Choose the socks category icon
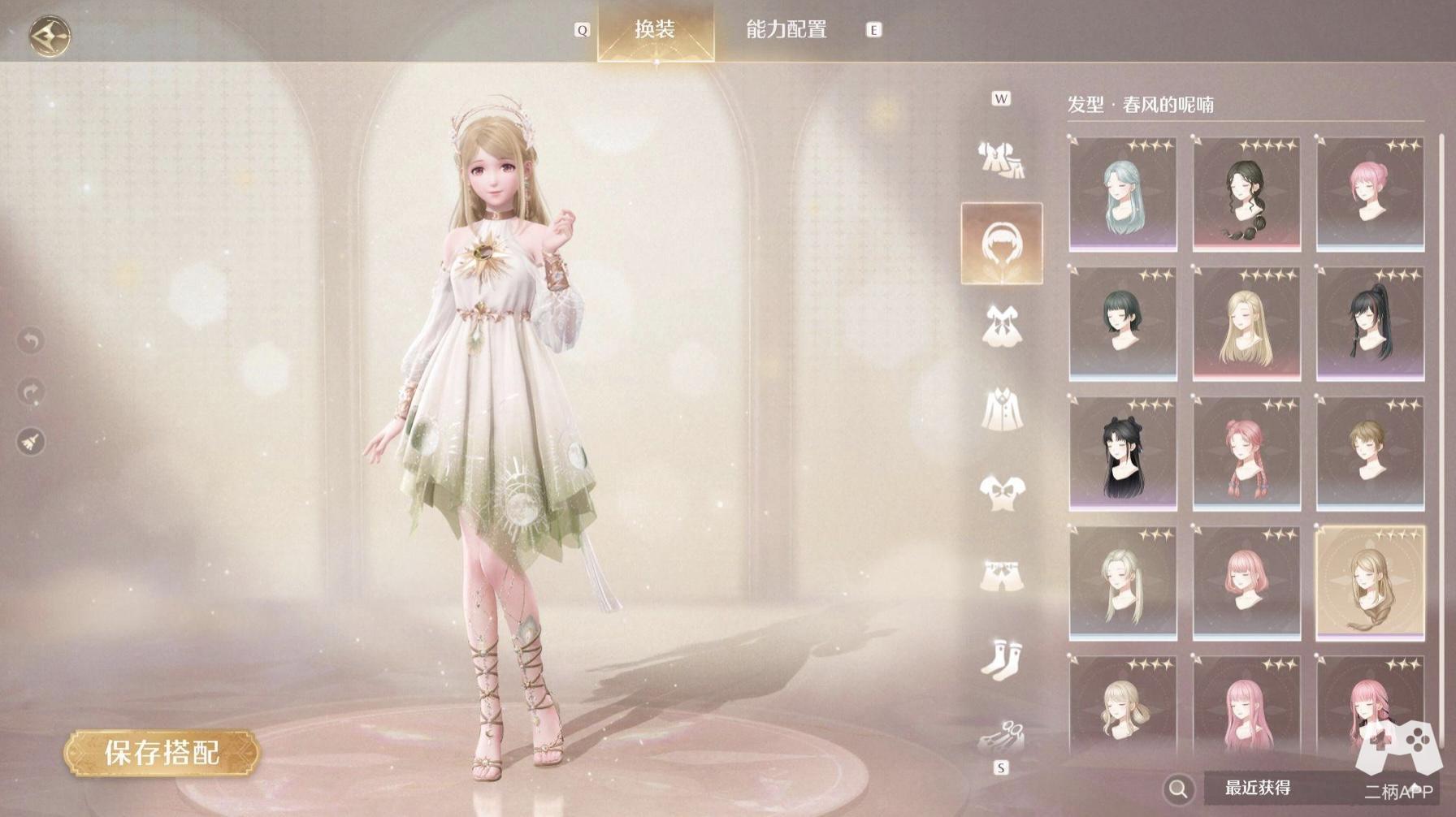 1001,656
